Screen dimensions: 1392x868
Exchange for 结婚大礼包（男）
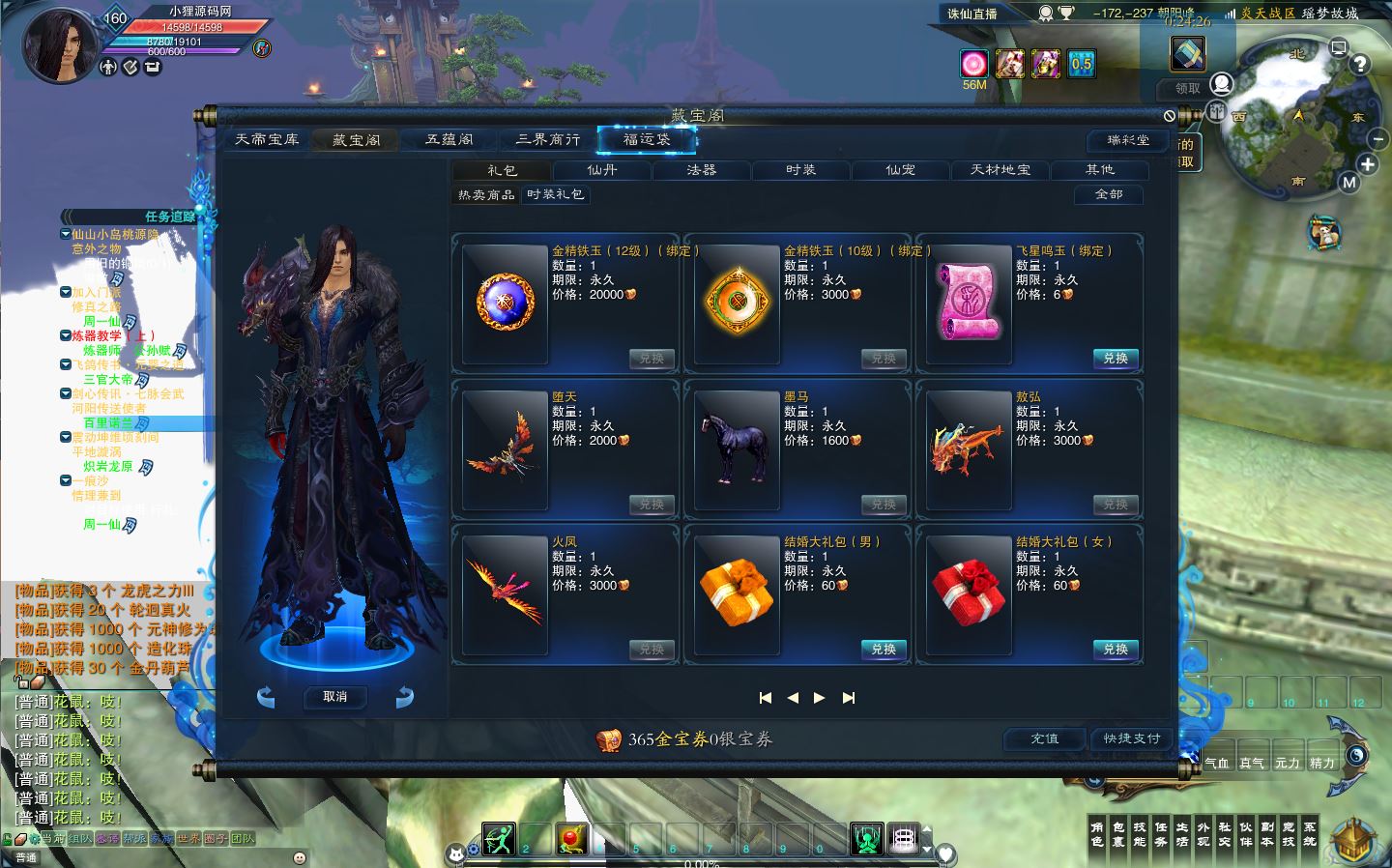click(x=884, y=650)
